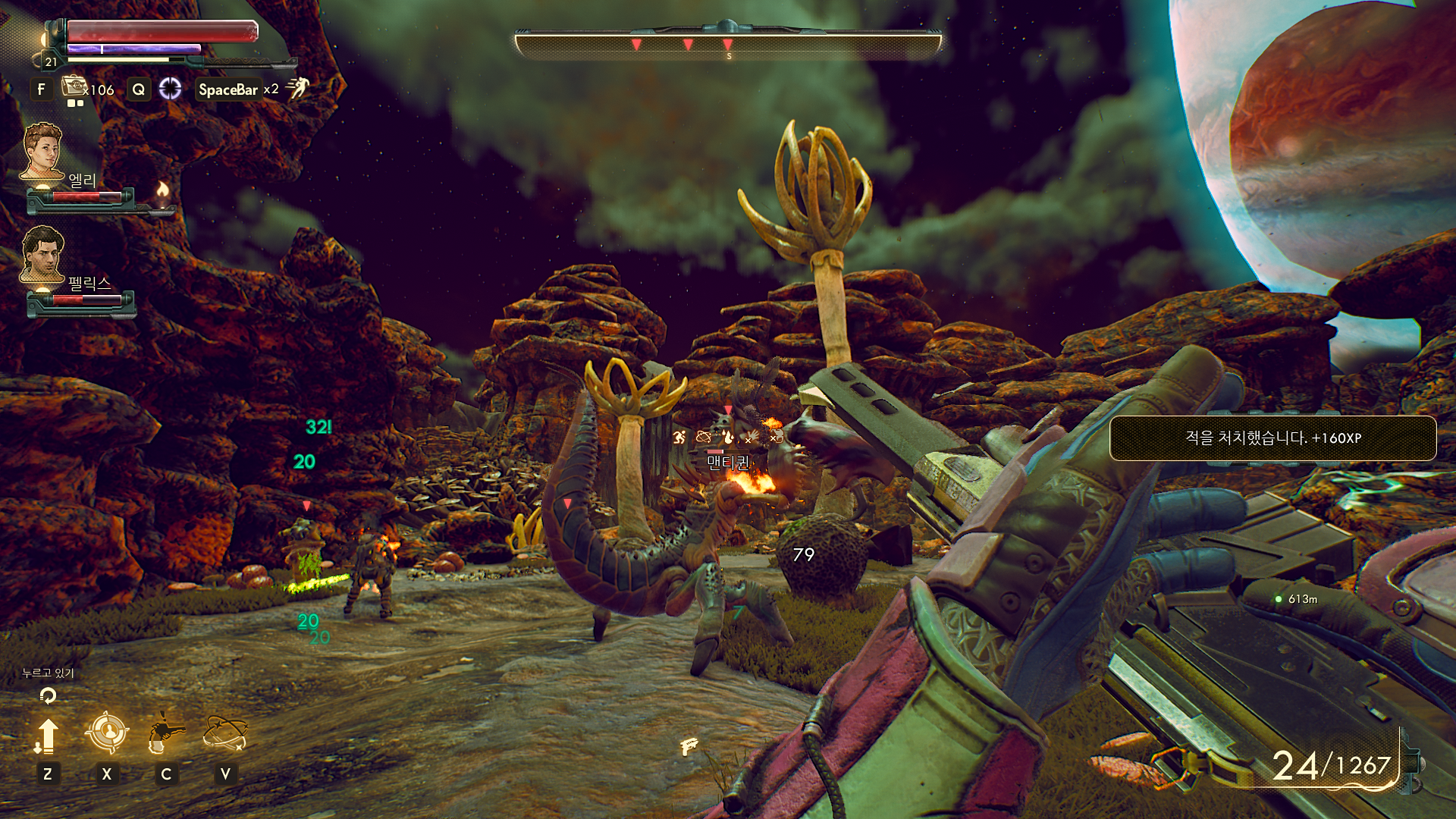This screenshot has width=1456, height=819.
Task: Select Felix's companion portrait
Action: coord(42,254)
